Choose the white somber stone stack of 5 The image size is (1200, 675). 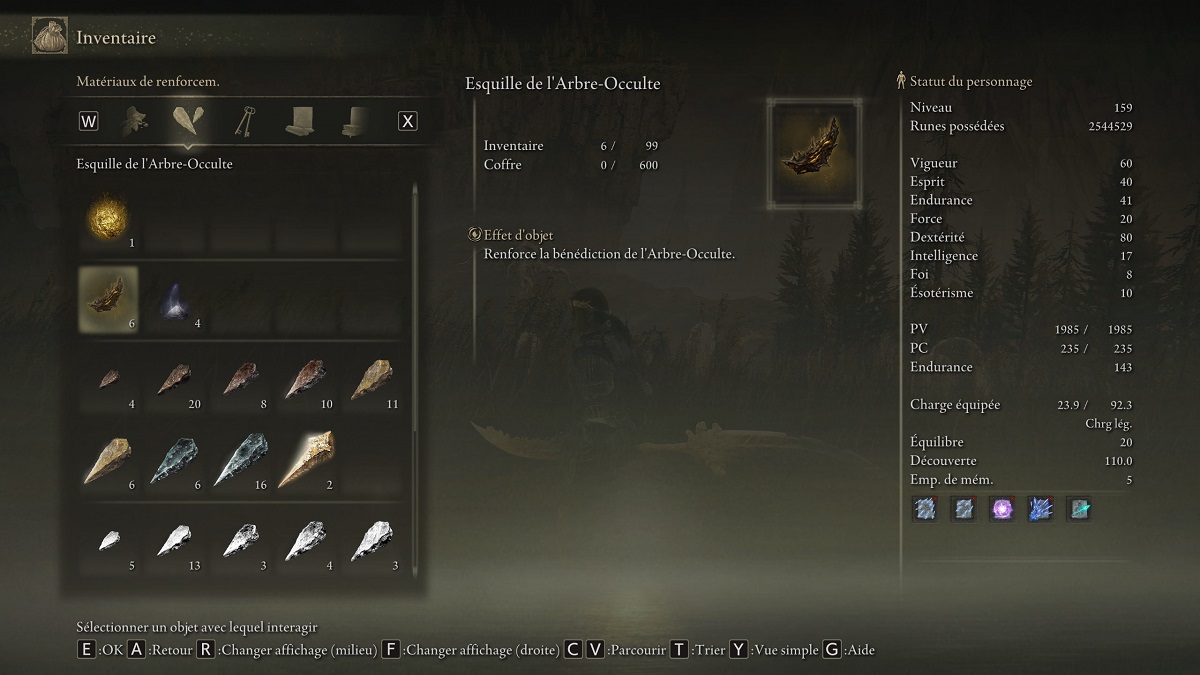coord(109,542)
